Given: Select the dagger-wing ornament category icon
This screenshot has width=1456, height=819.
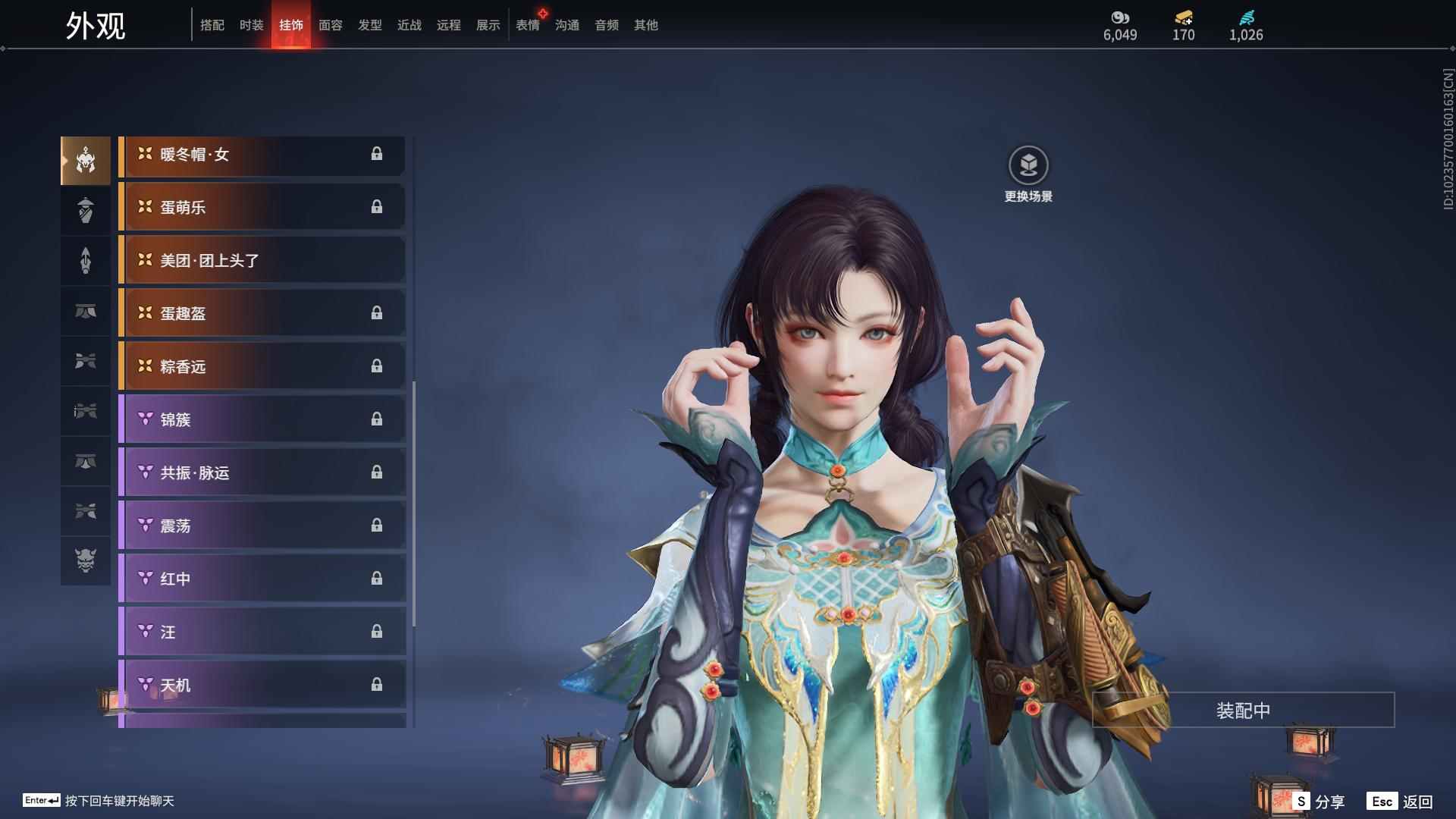Looking at the screenshot, I should [86, 412].
